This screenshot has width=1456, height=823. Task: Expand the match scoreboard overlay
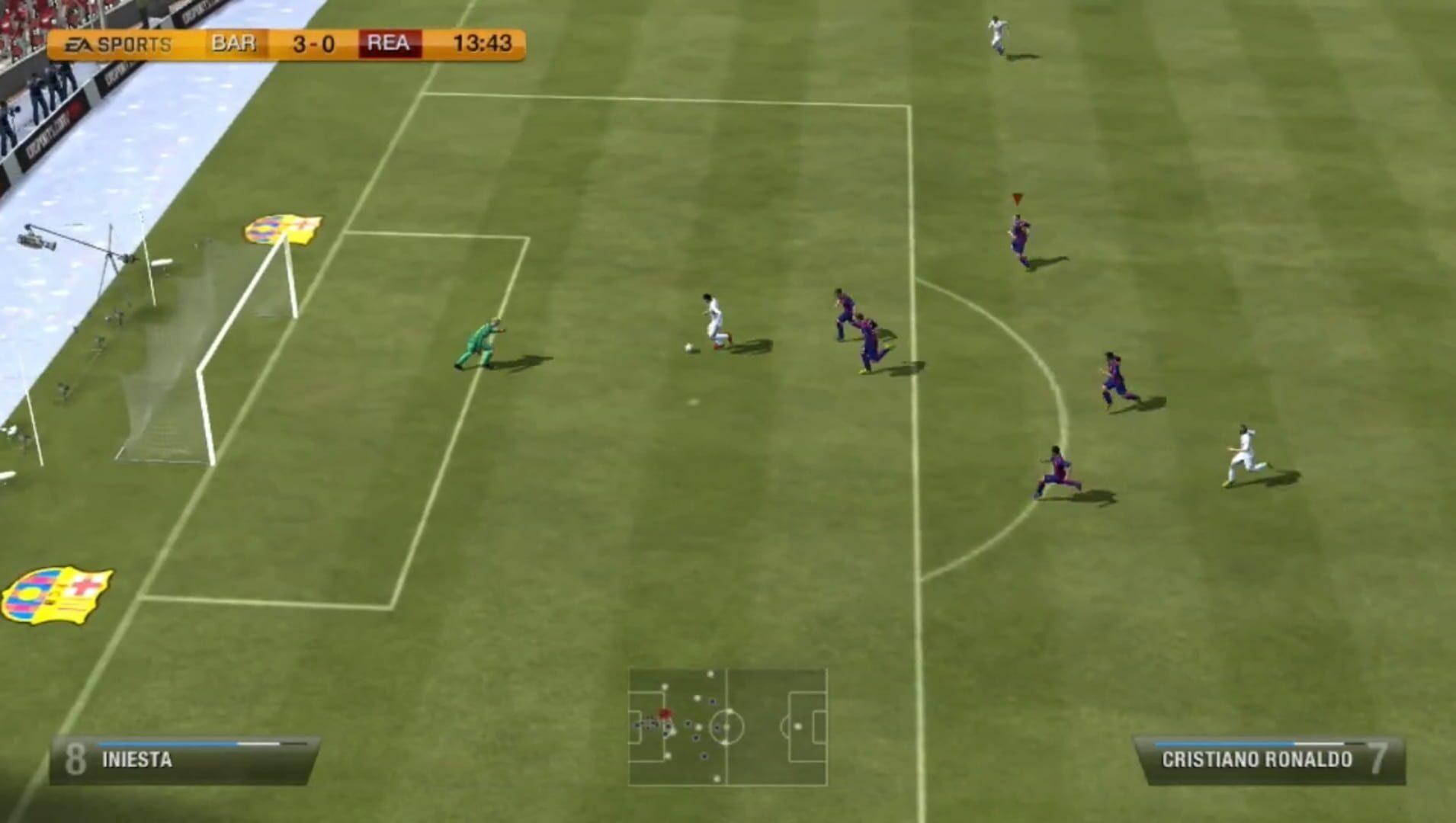pos(290,43)
